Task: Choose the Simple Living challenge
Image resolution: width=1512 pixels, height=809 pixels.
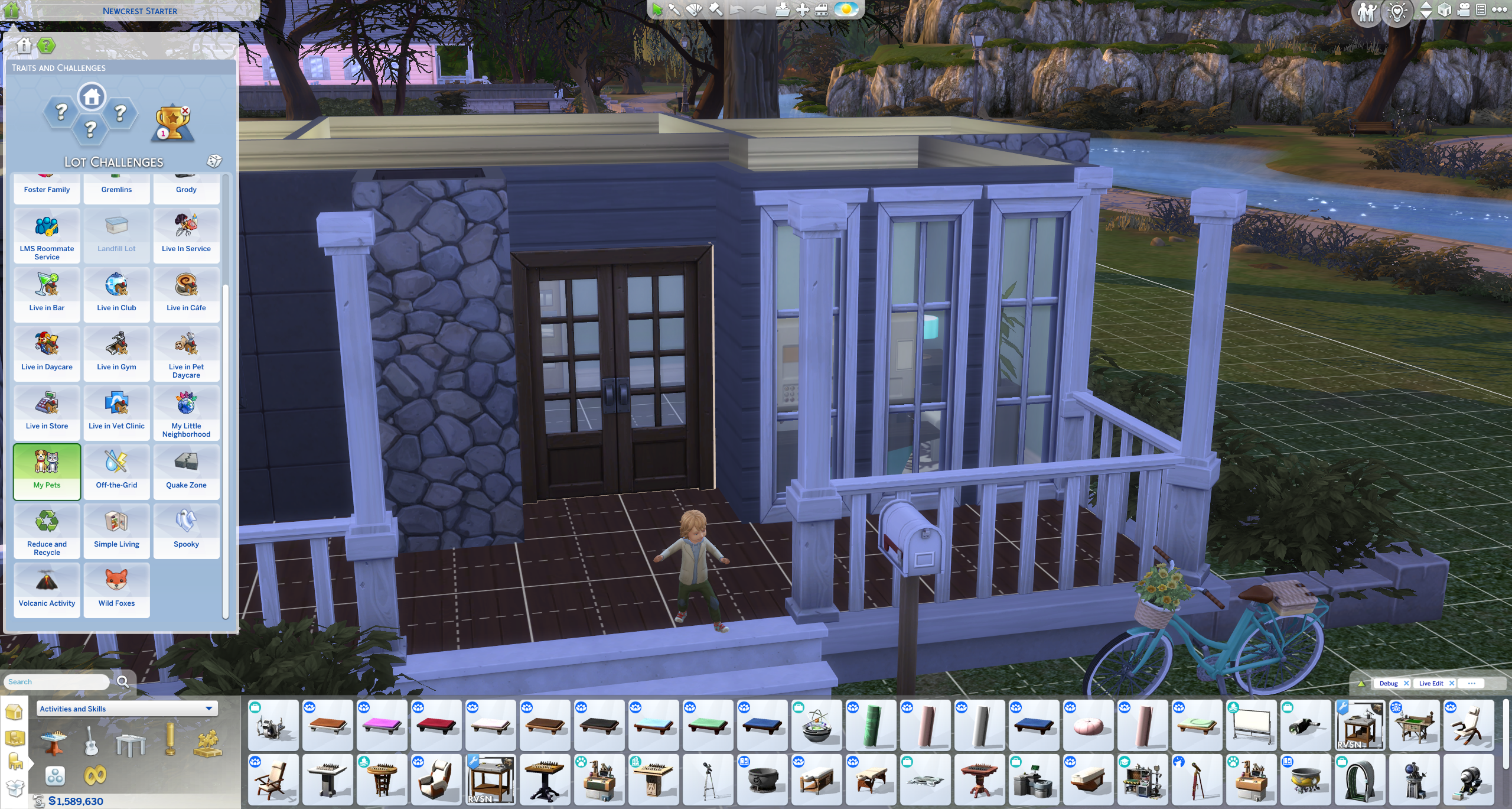Action: coord(116,531)
